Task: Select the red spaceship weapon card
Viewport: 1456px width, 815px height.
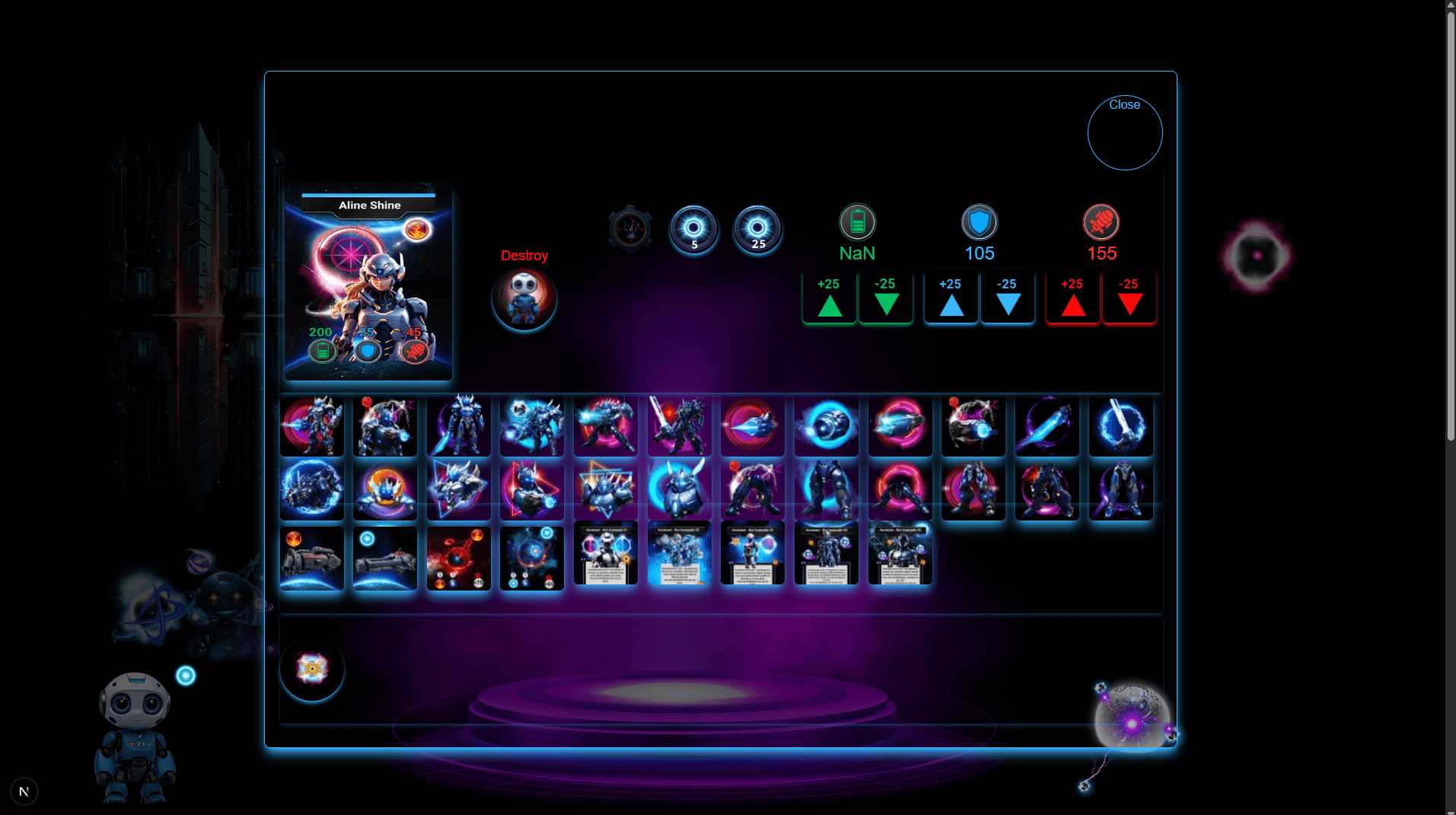Action: coord(312,558)
